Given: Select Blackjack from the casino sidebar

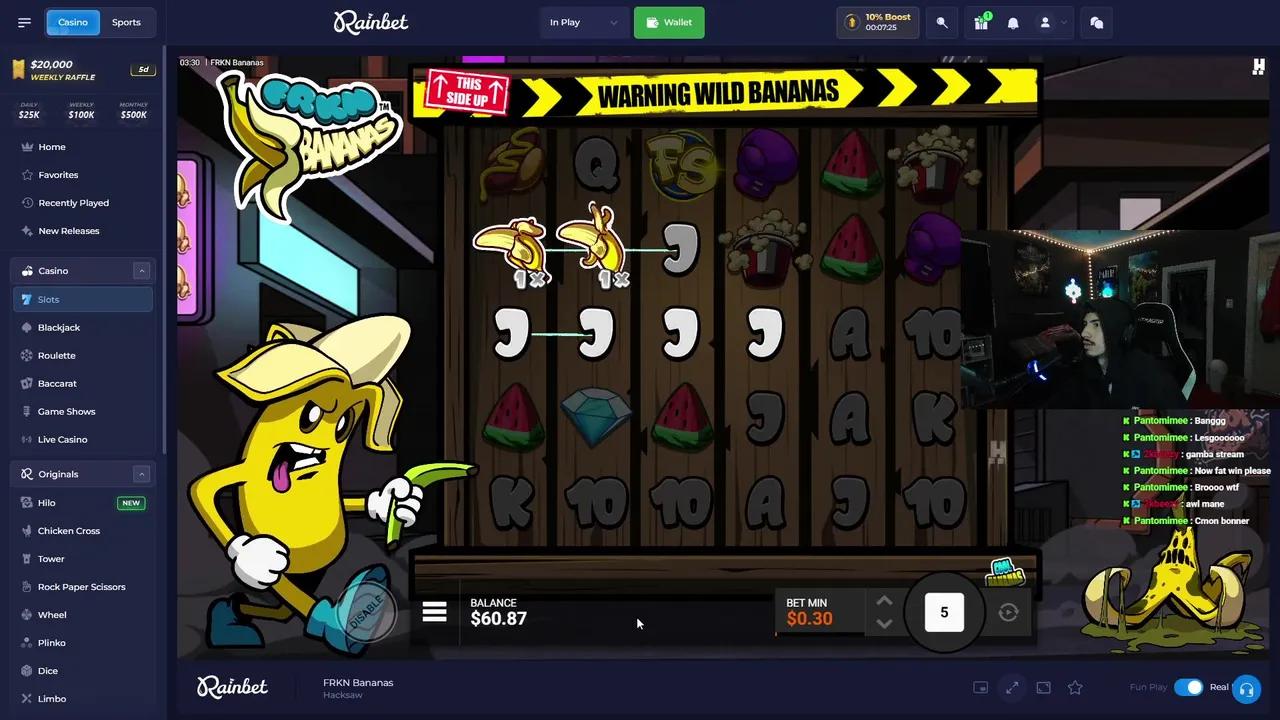Looking at the screenshot, I should [58, 327].
